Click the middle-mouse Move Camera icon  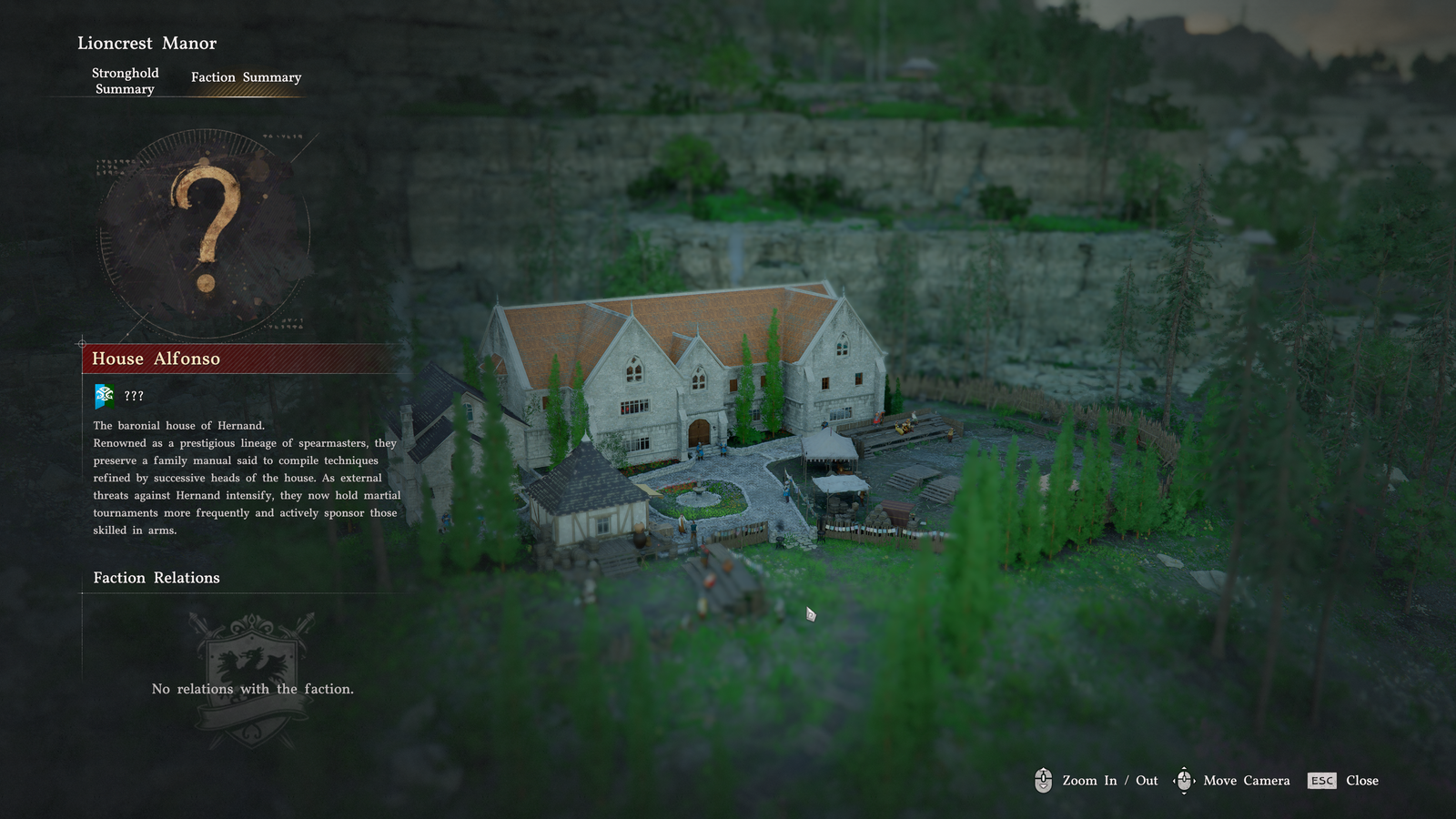tap(1184, 781)
